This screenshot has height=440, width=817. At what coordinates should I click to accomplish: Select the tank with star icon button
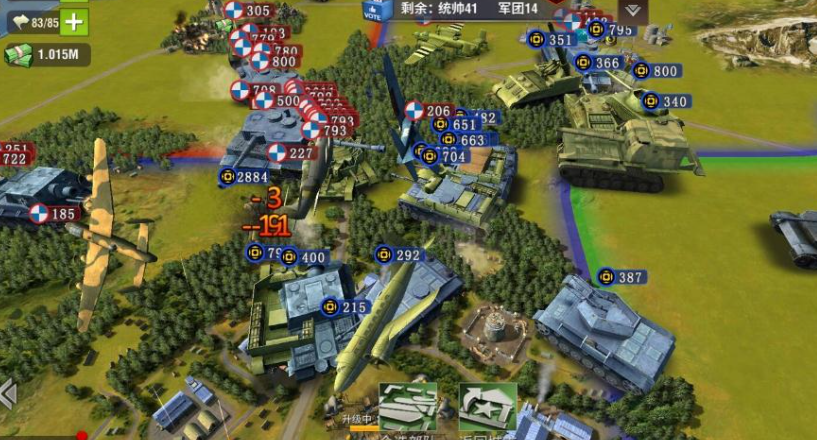click(x=487, y=406)
